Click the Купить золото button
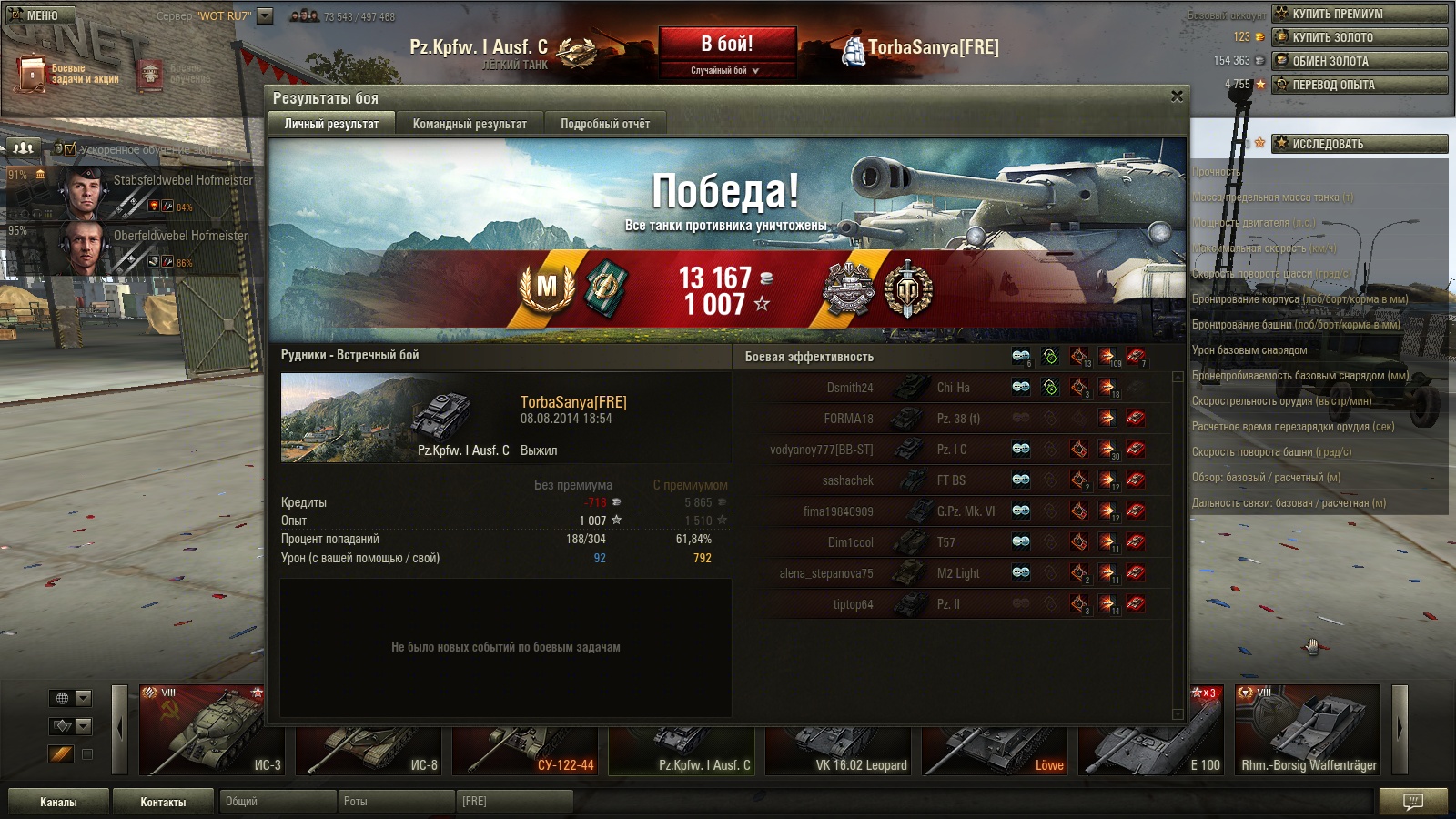The height and width of the screenshot is (819, 1456). tap(1360, 37)
